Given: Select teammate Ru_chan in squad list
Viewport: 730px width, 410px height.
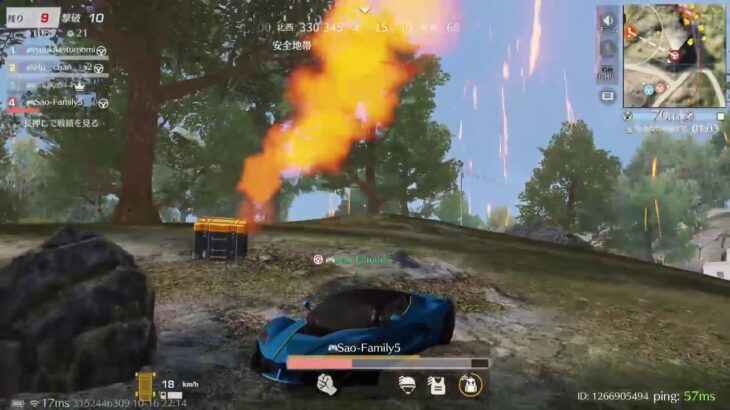Looking at the screenshot, I should click(56, 67).
